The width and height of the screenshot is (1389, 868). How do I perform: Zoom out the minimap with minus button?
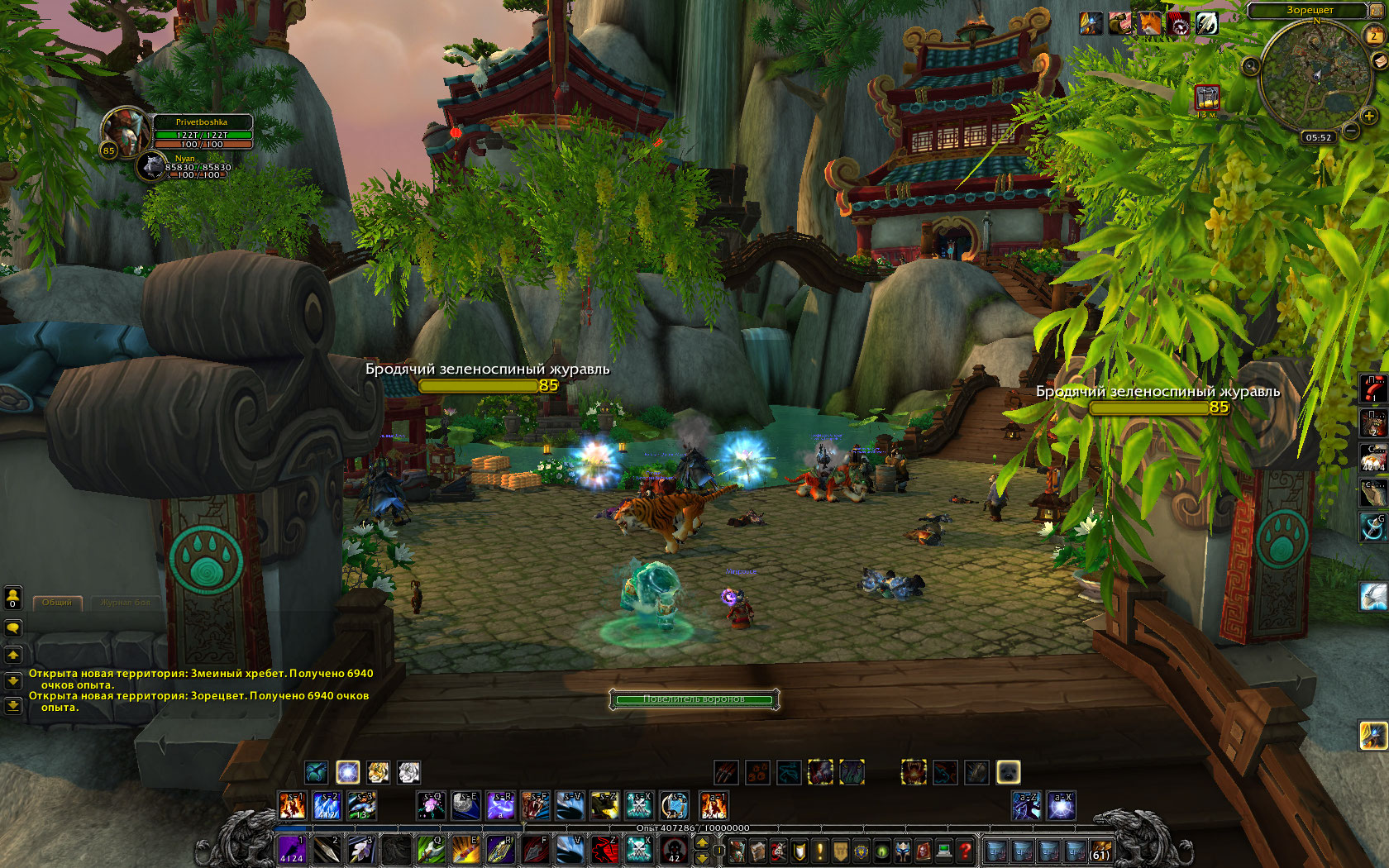click(x=1350, y=130)
